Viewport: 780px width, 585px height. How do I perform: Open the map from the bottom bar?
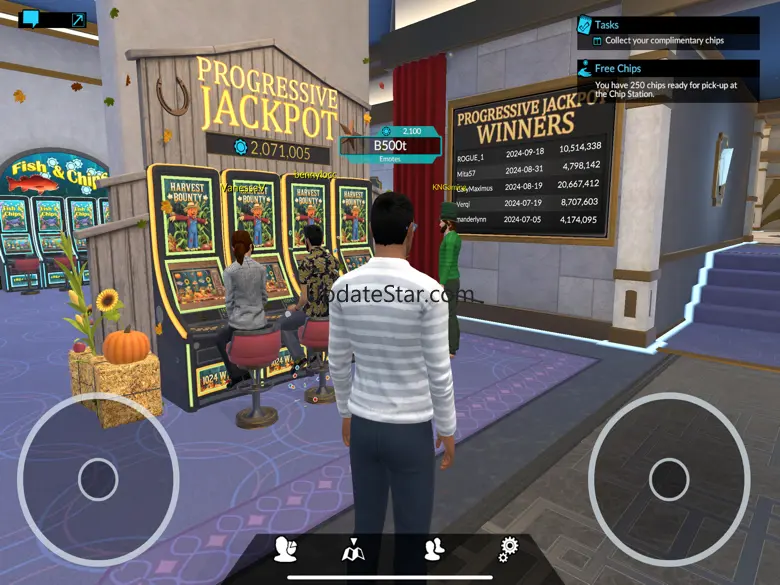(x=353, y=549)
